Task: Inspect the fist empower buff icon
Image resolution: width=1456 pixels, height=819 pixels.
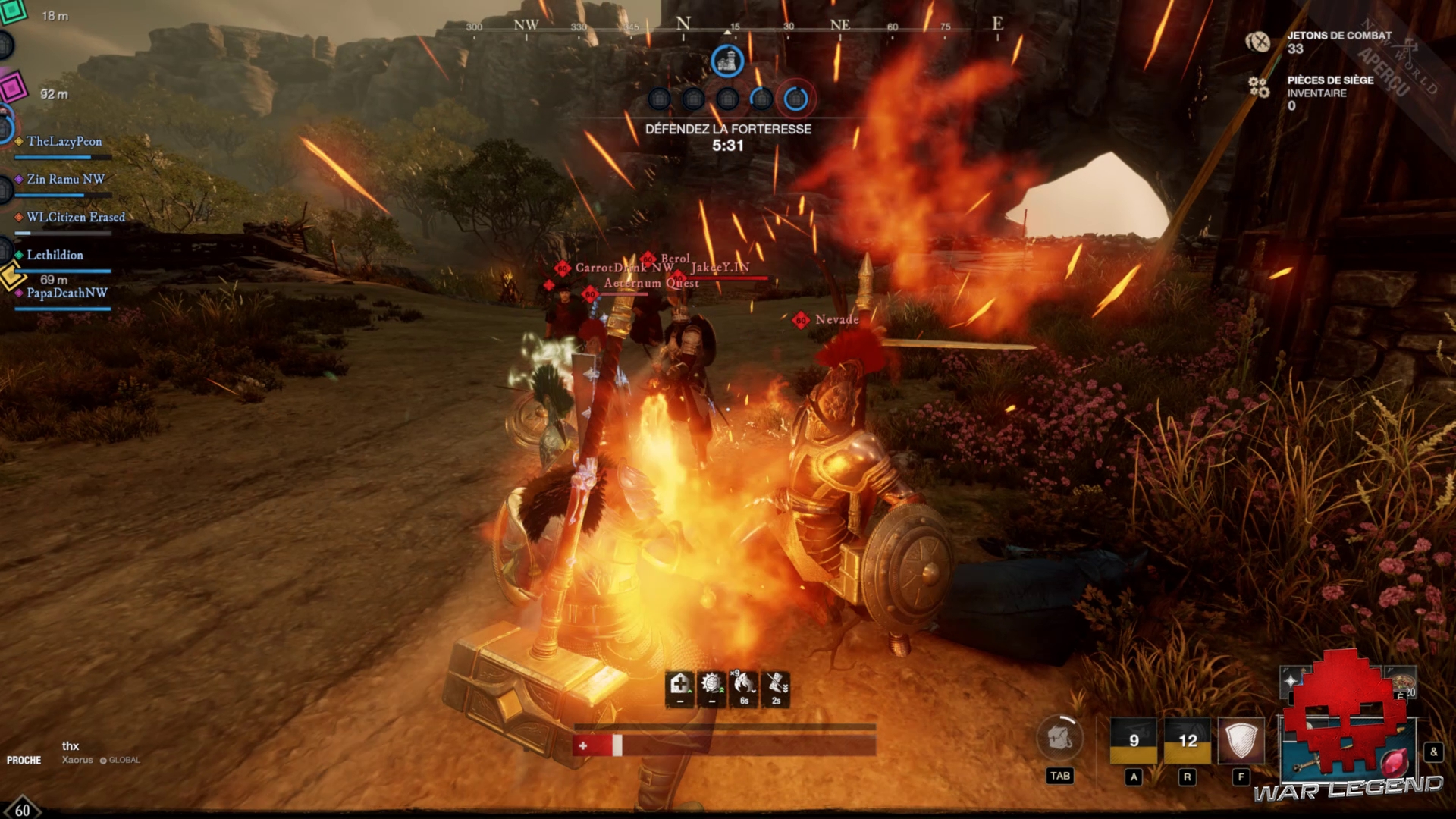Action: [711, 686]
